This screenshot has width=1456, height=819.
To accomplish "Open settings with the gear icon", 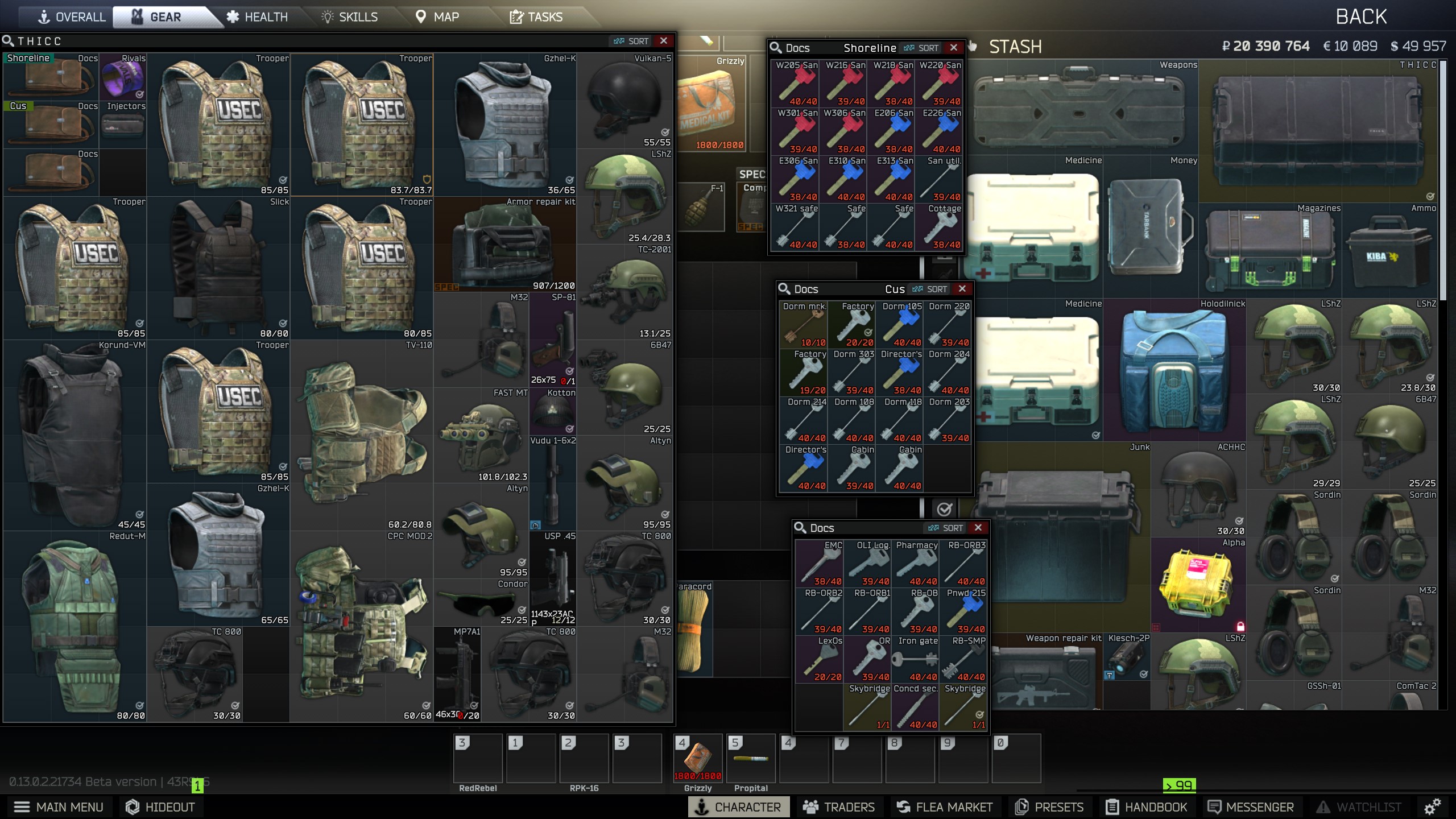I will [x=1432, y=806].
